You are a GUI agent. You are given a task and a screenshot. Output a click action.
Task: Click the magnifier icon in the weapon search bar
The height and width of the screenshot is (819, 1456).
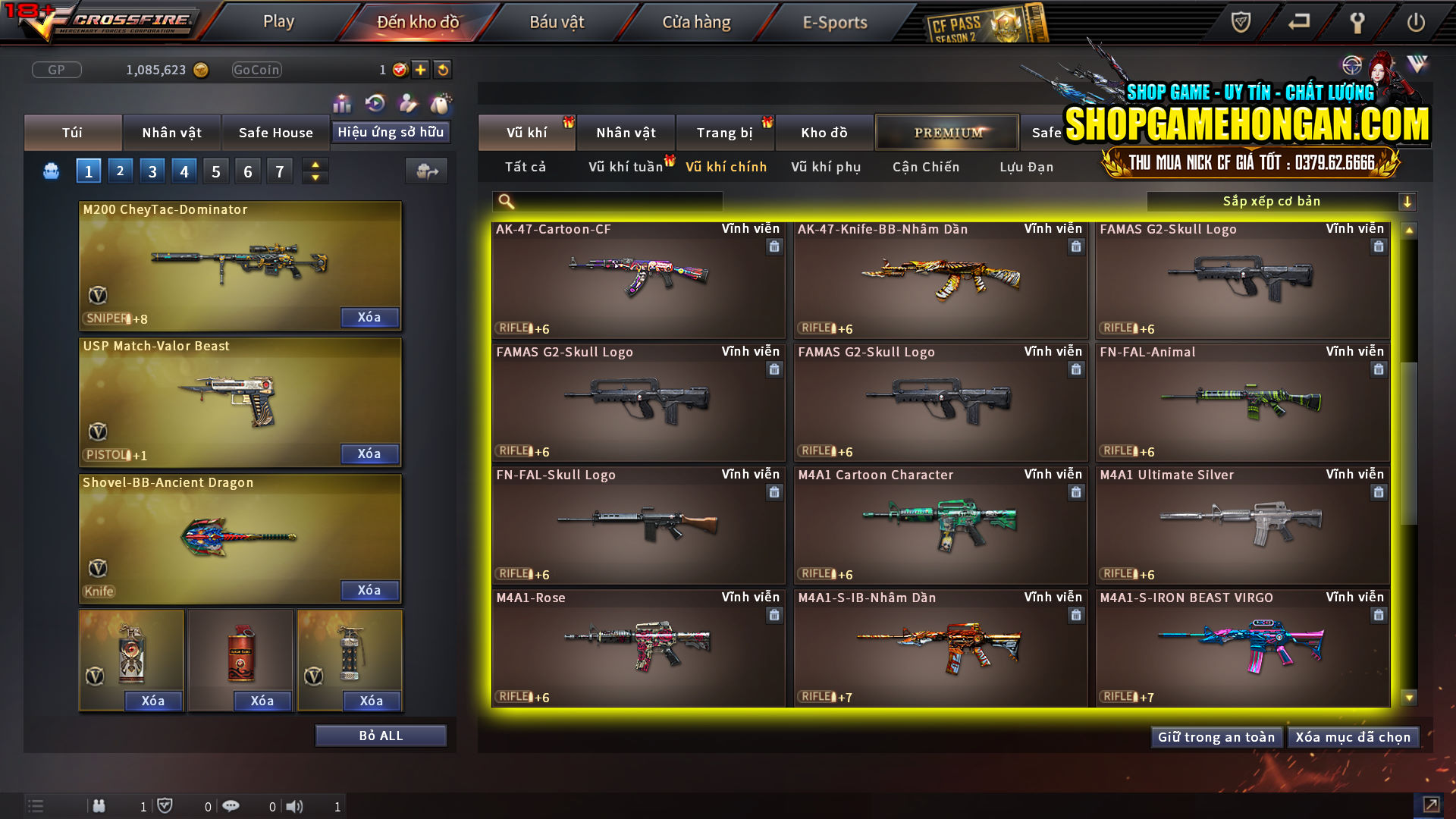click(x=505, y=201)
